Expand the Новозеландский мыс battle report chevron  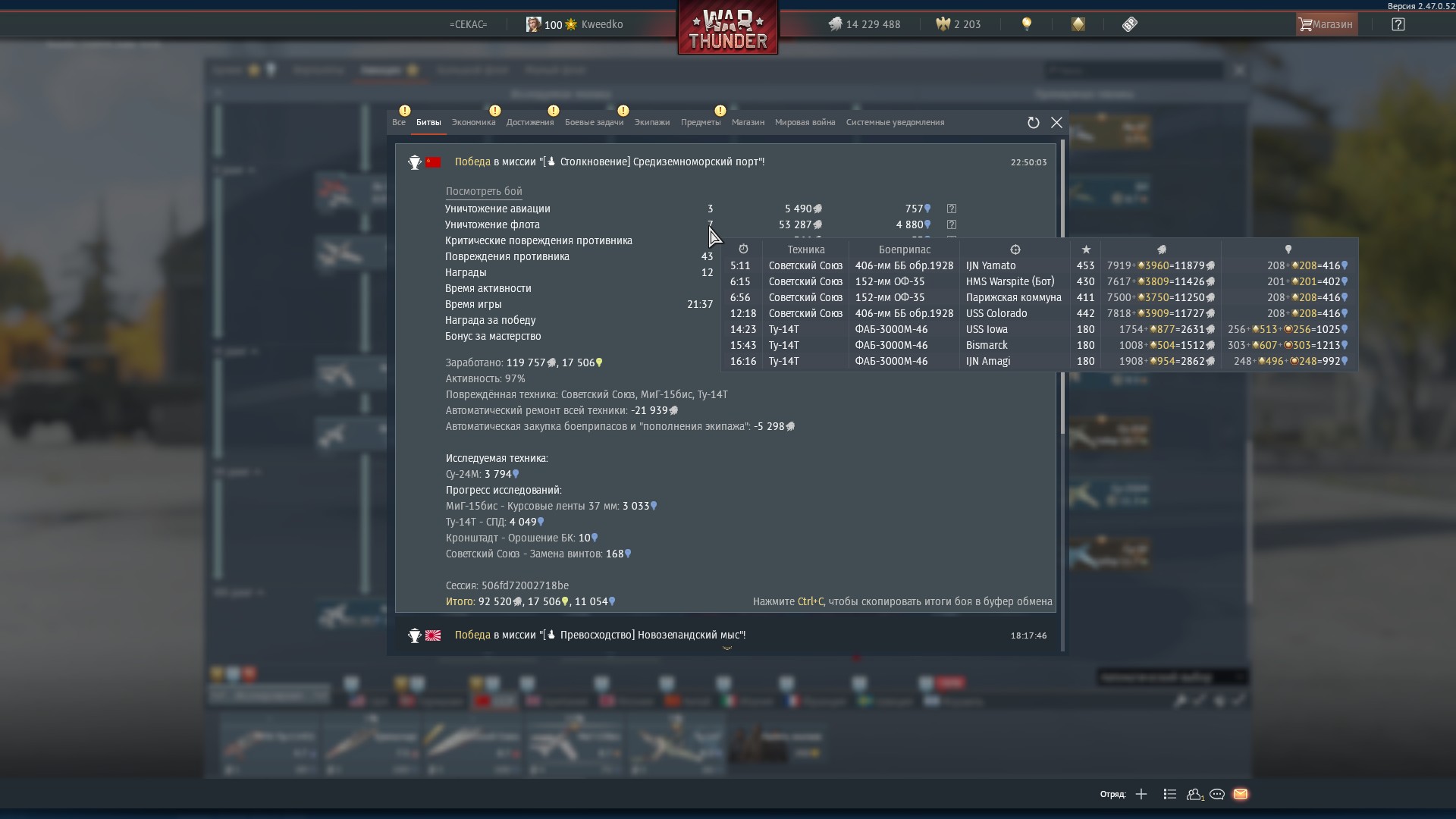coord(727,648)
